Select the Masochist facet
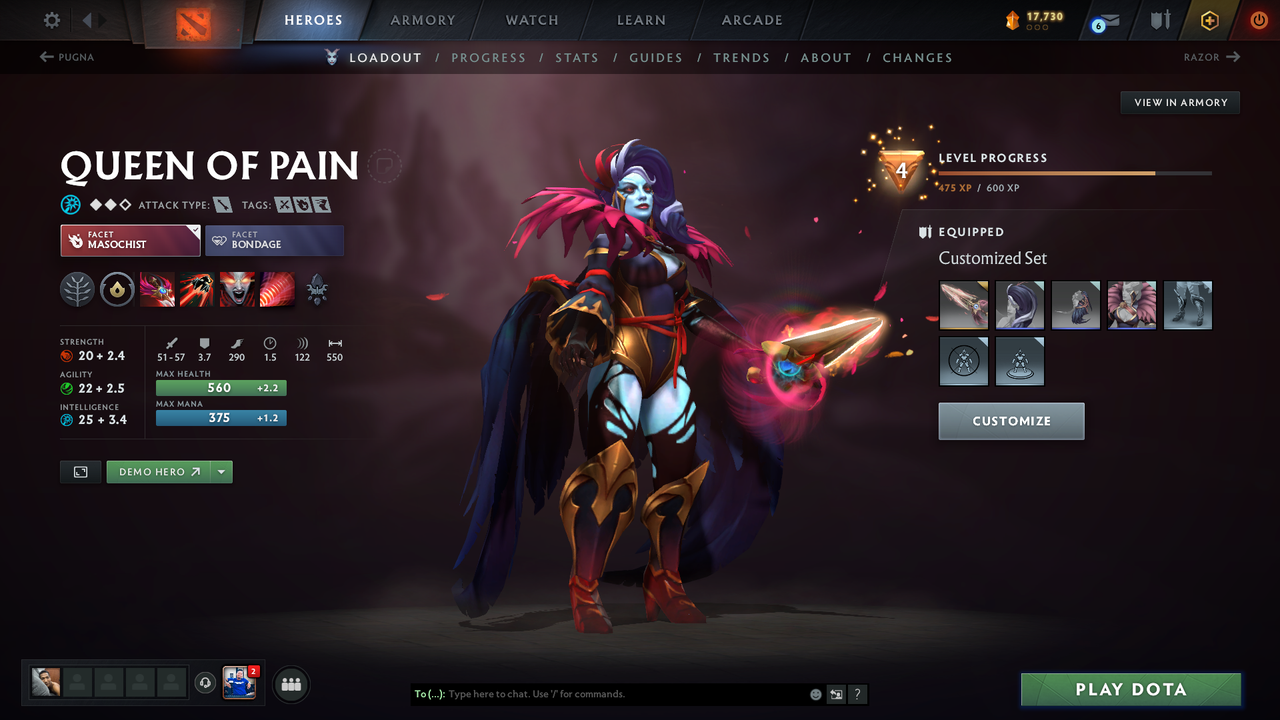1280x720 pixels. [x=130, y=240]
